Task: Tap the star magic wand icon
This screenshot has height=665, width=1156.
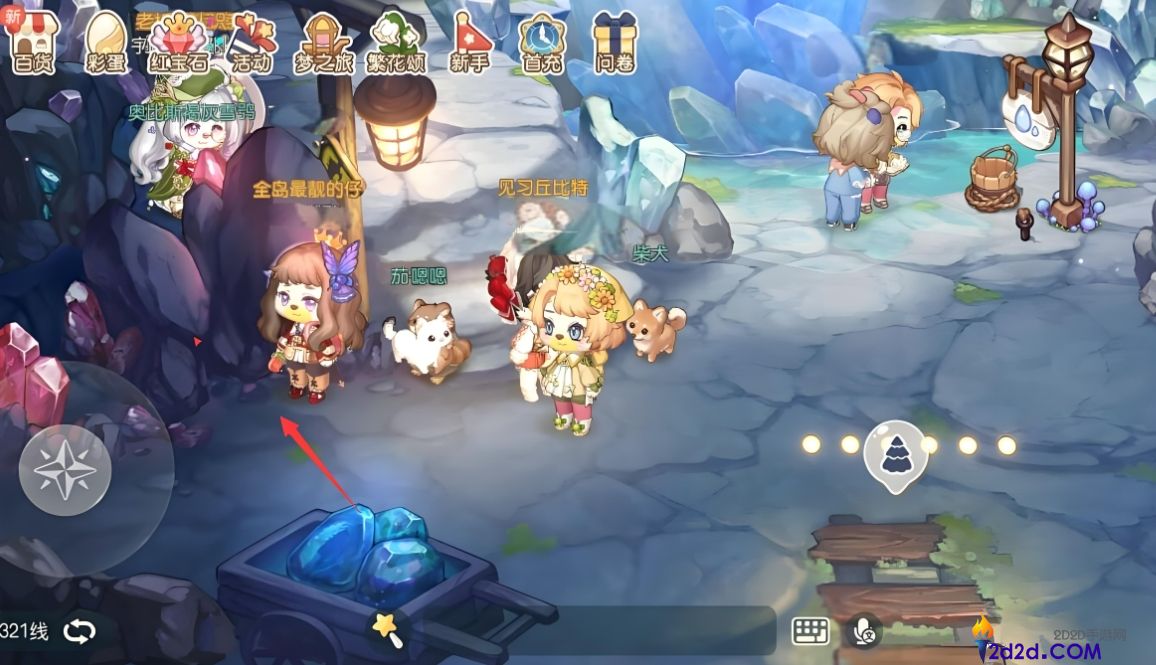Action: pos(386,629)
